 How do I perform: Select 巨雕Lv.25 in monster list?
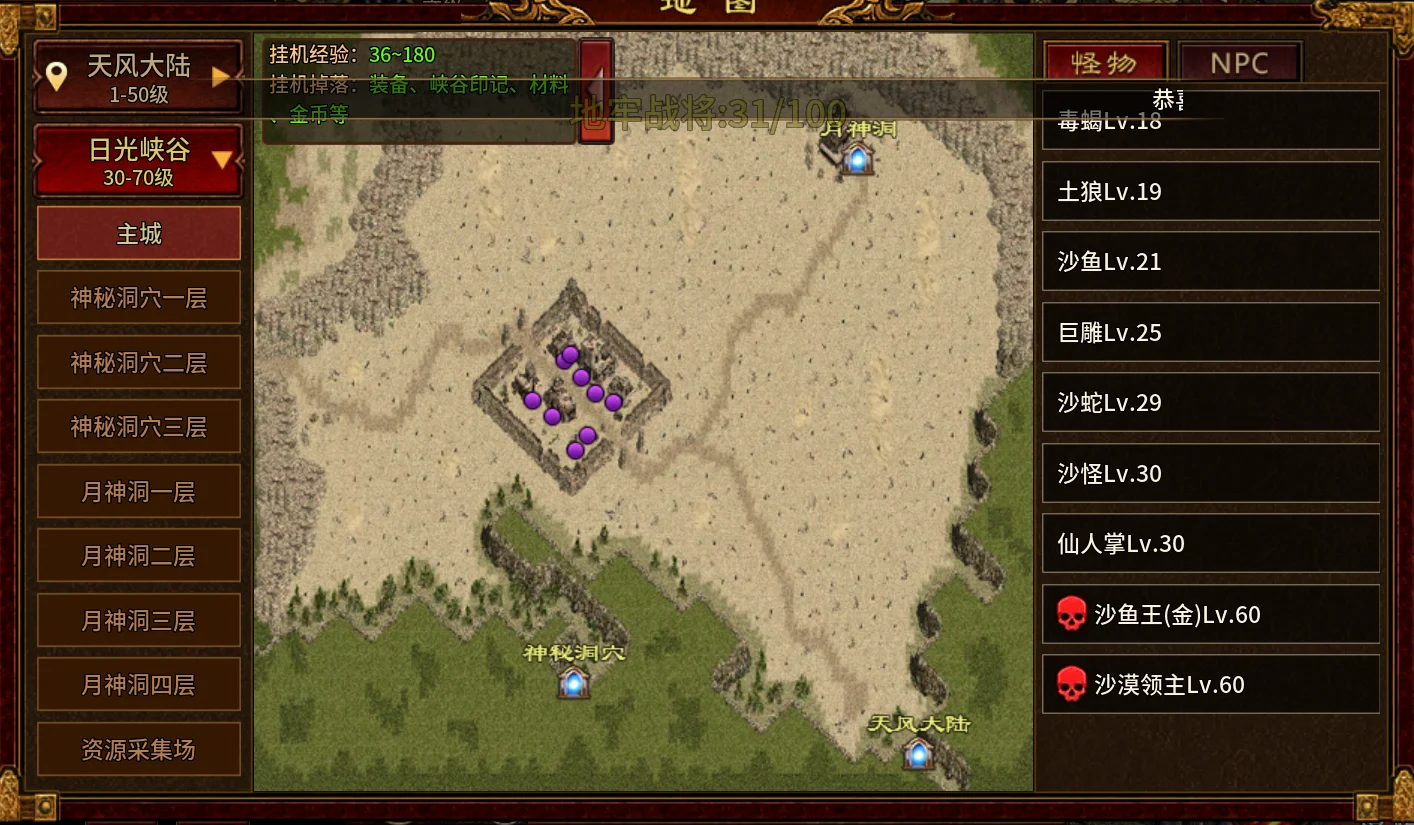[1210, 333]
